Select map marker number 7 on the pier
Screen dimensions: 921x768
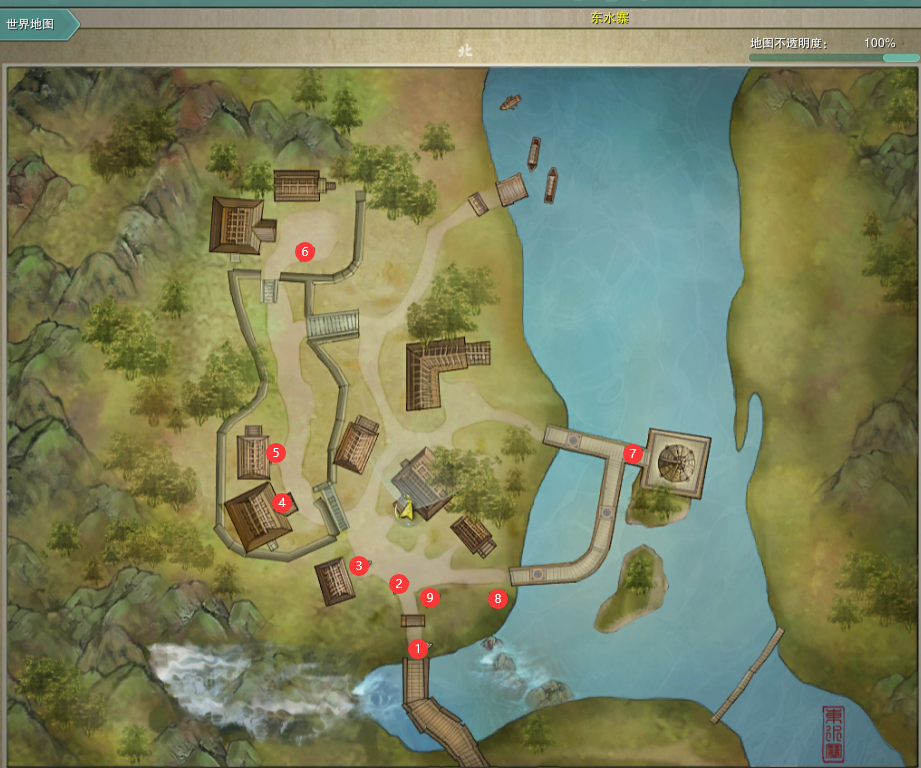pyautogui.click(x=631, y=453)
